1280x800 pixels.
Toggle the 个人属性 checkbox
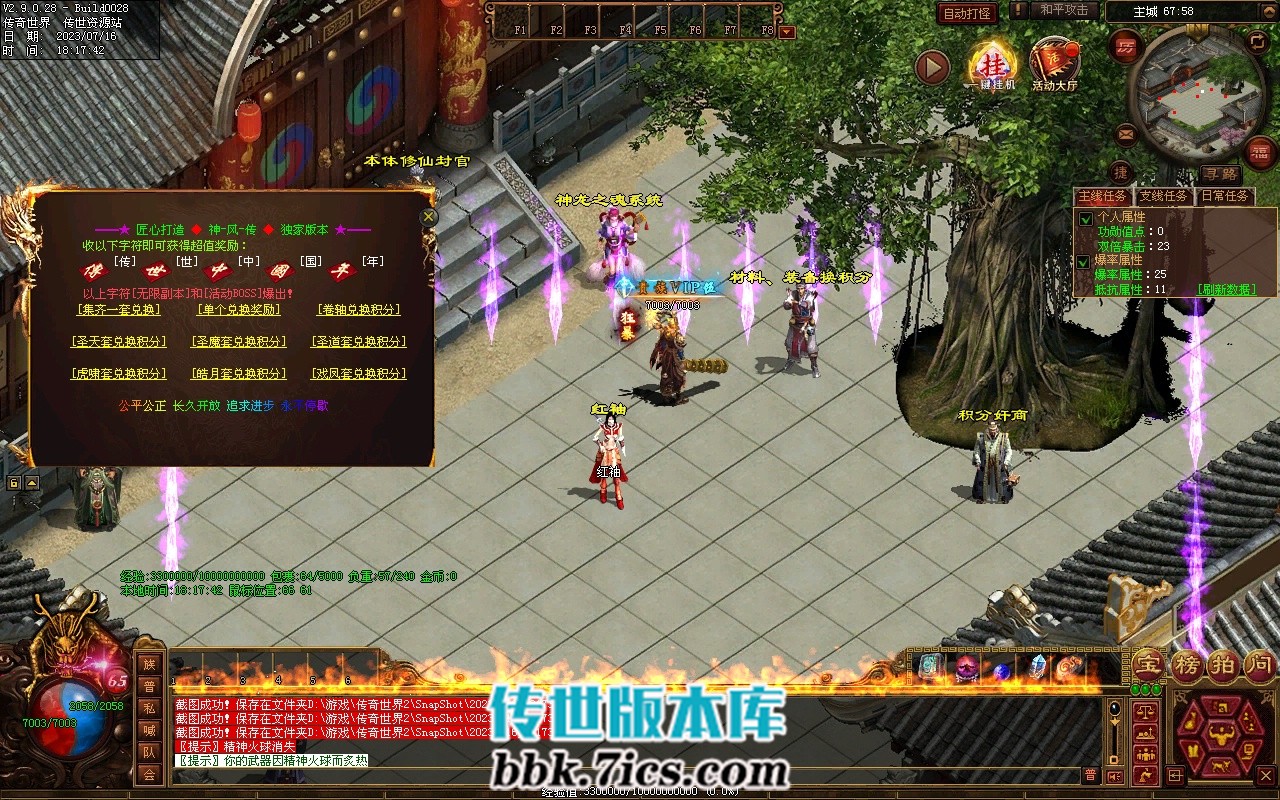(x=1086, y=218)
